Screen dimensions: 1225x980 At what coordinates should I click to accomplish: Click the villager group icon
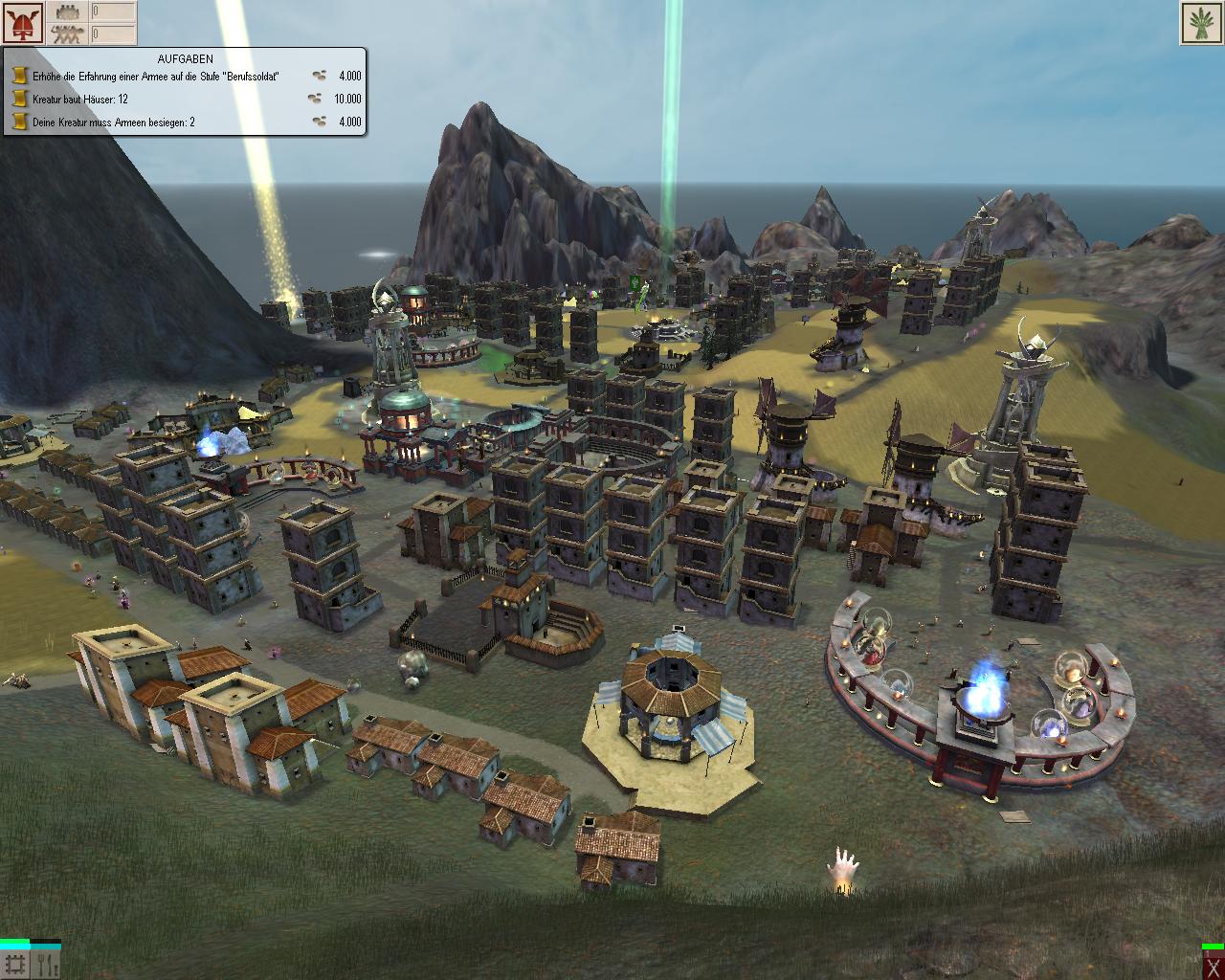(67, 12)
